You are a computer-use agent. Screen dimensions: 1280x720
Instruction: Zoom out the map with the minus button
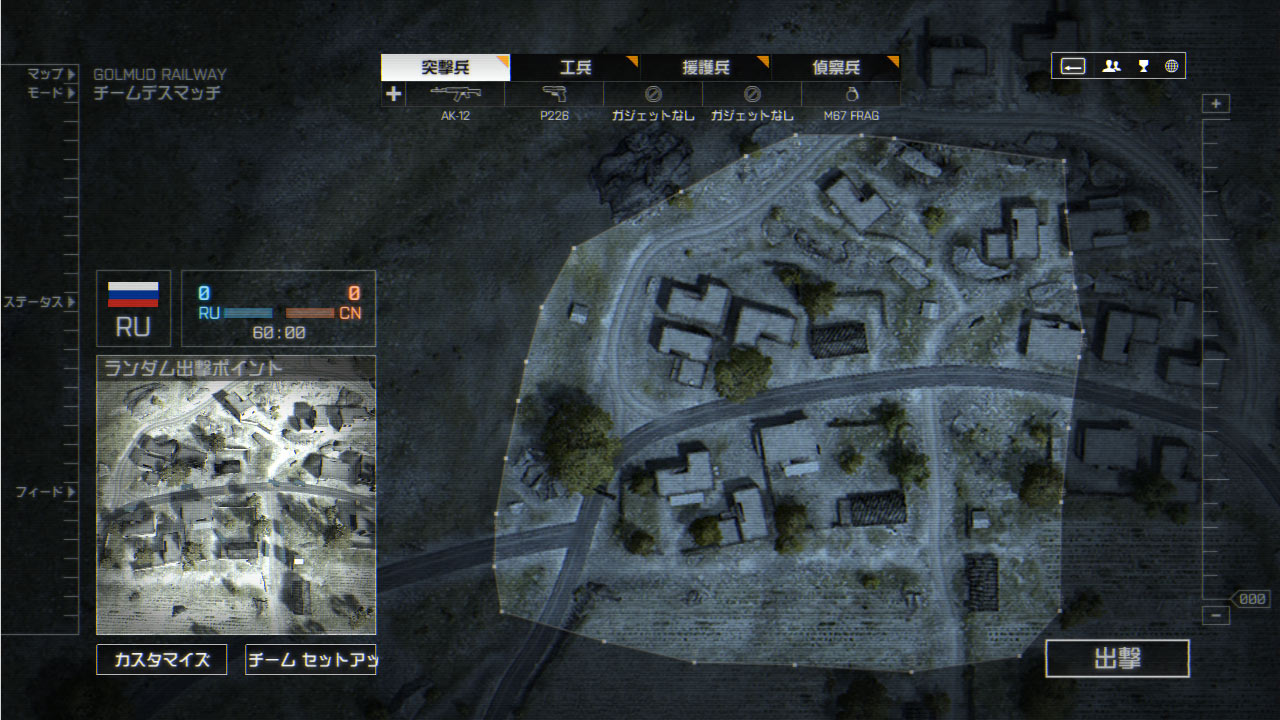pos(1216,616)
